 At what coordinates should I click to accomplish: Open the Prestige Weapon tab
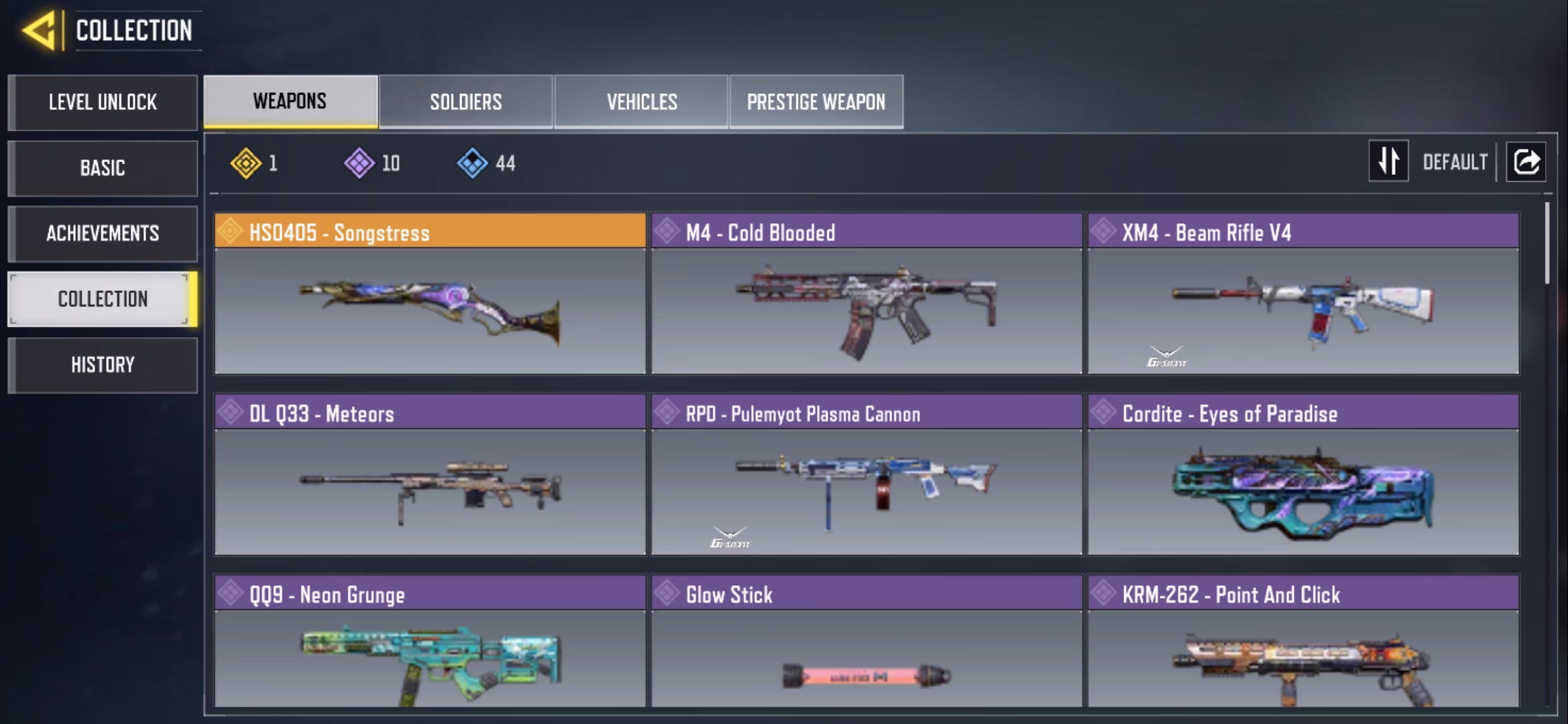pyautogui.click(x=816, y=102)
